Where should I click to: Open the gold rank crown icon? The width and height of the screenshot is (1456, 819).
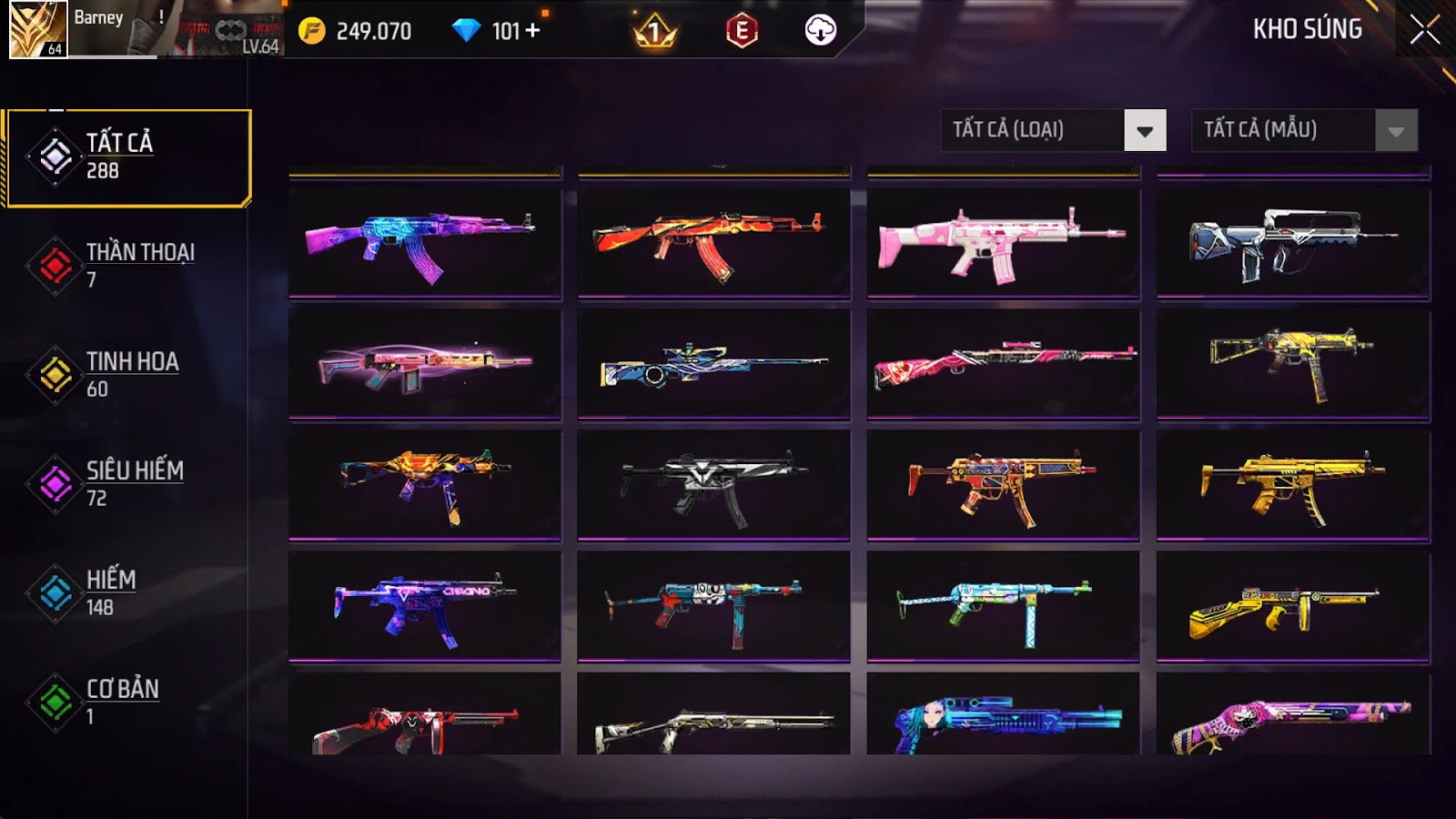(x=654, y=33)
